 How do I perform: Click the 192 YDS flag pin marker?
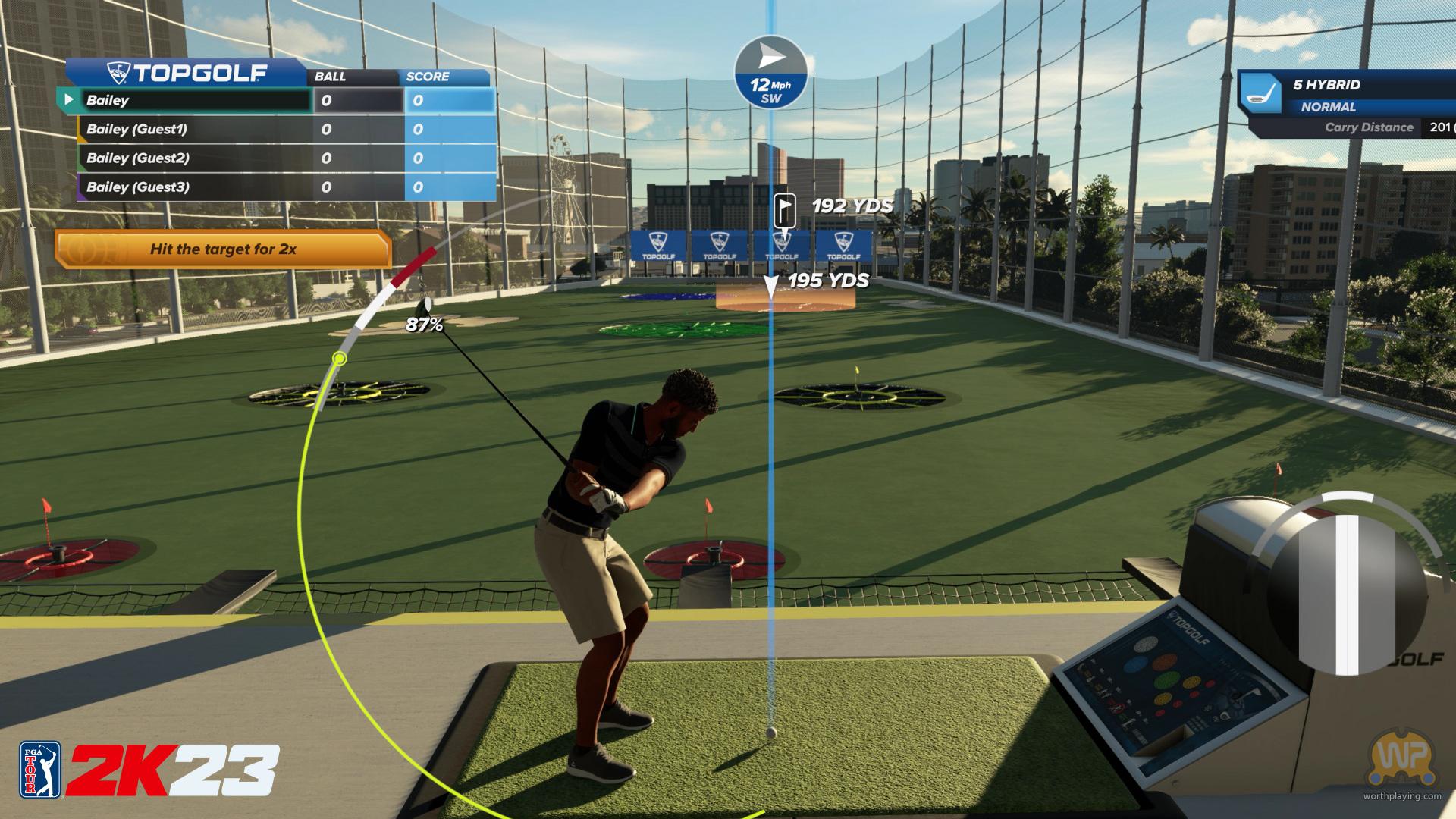[x=783, y=208]
